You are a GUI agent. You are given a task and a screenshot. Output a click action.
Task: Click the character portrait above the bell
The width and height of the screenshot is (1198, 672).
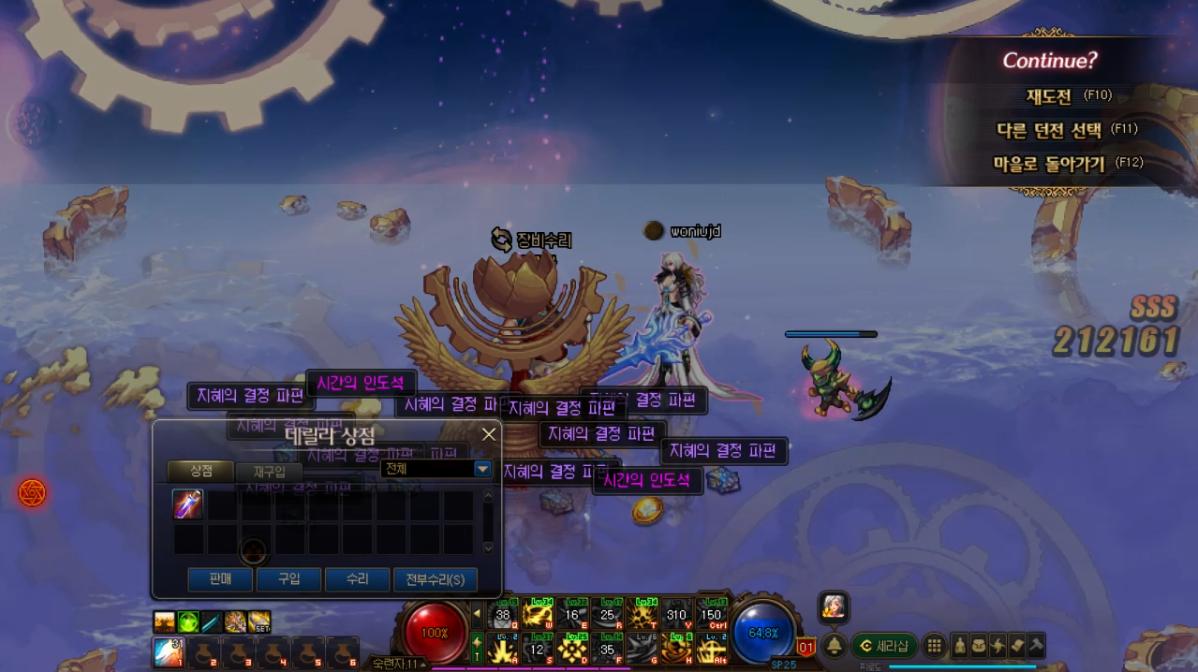(x=834, y=605)
